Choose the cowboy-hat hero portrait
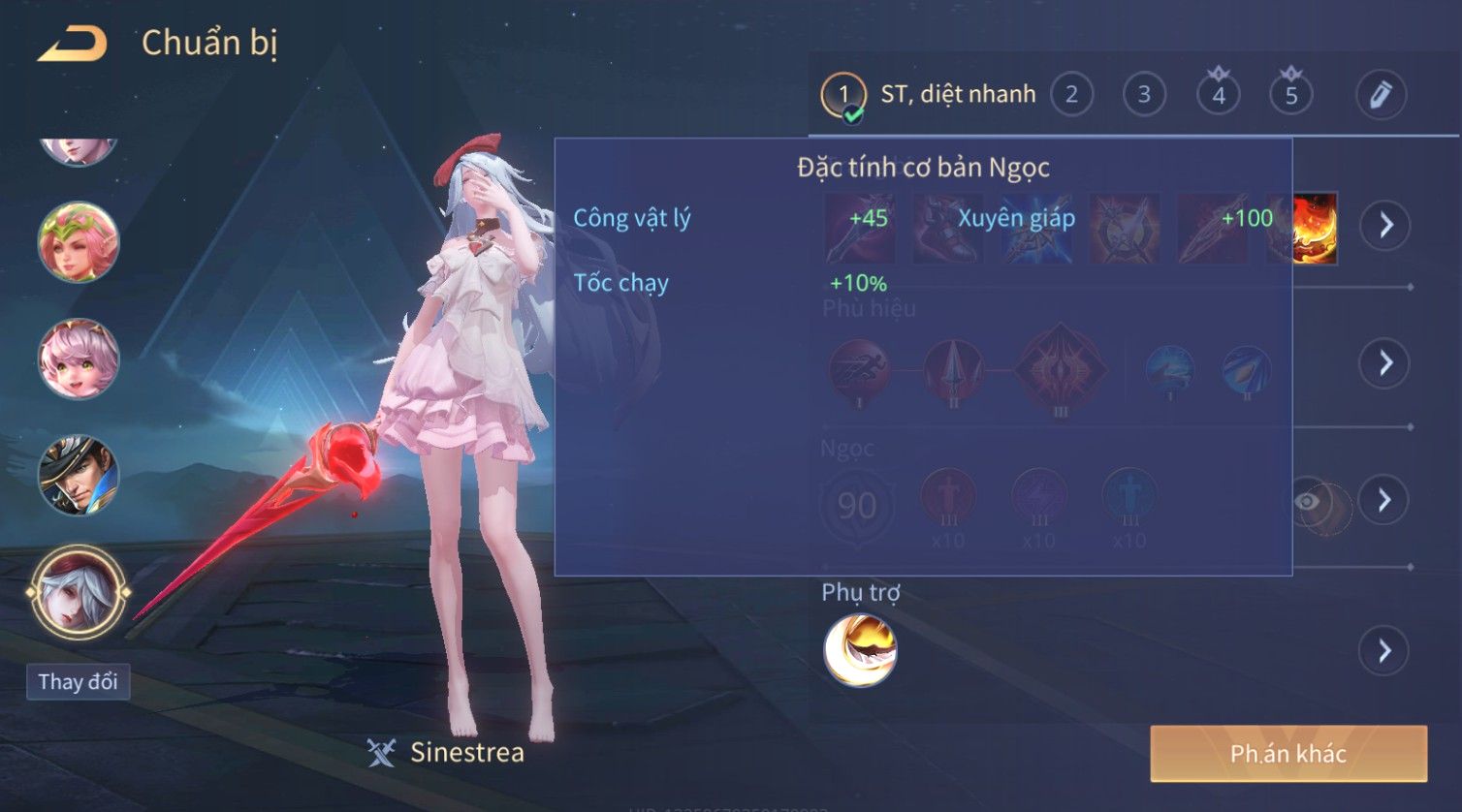1462x812 pixels. tap(79, 475)
